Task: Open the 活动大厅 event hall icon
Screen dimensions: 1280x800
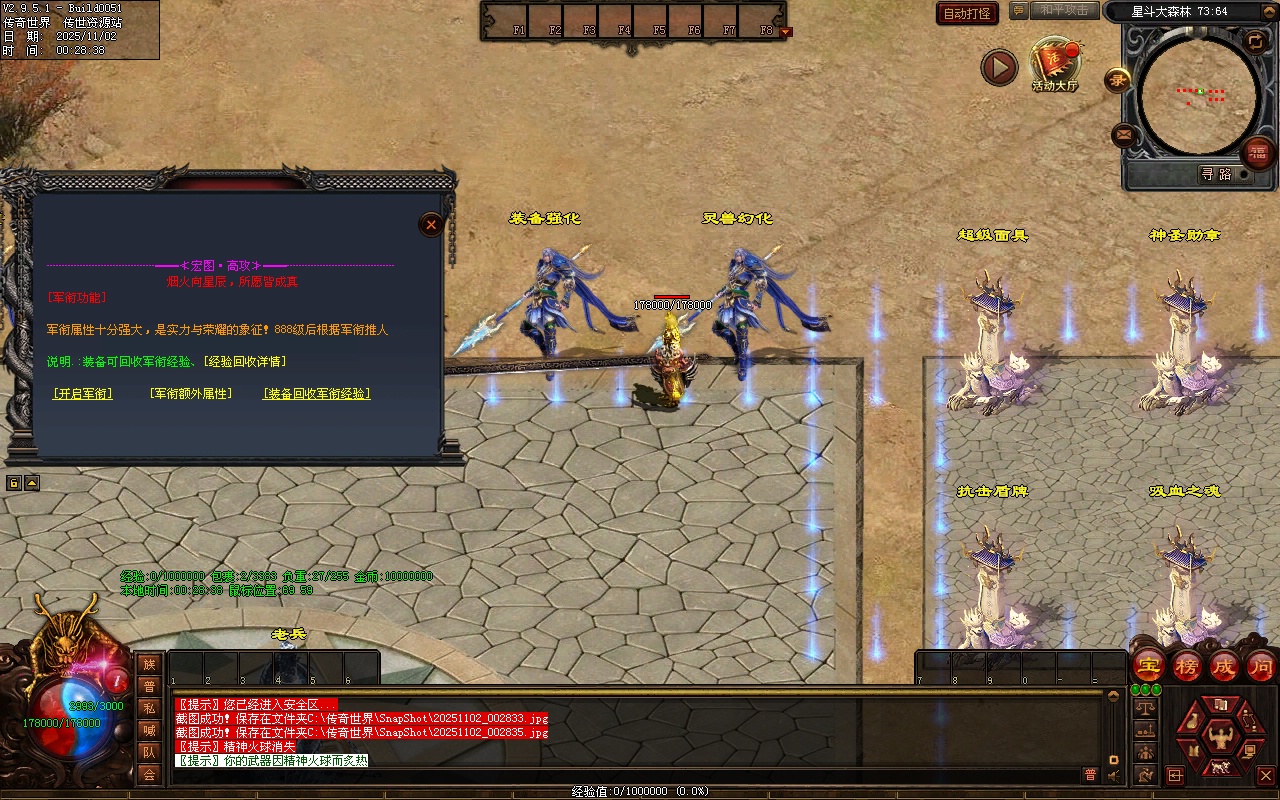Action: tap(1055, 64)
